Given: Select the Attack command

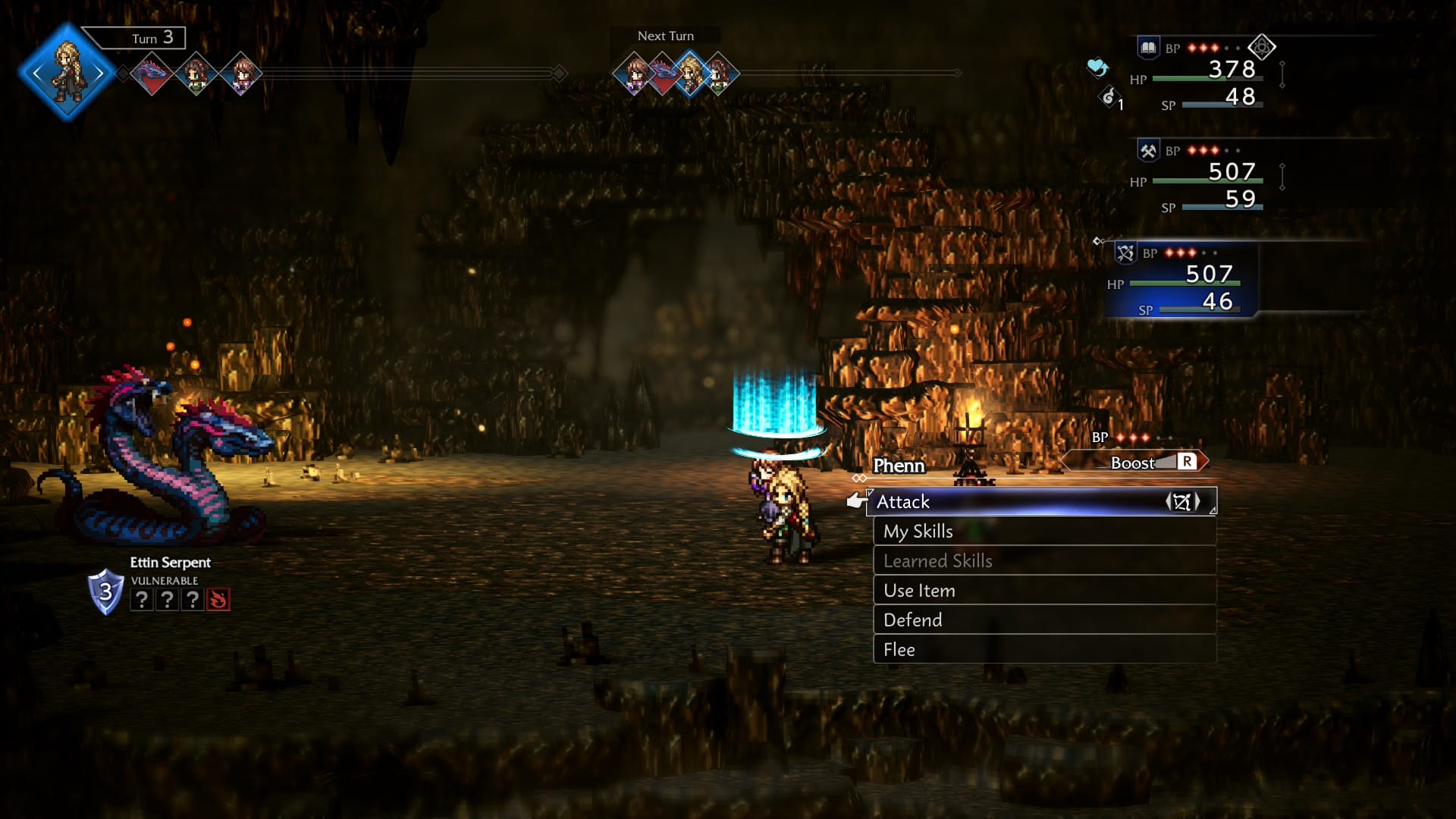Looking at the screenshot, I should 1040,502.
